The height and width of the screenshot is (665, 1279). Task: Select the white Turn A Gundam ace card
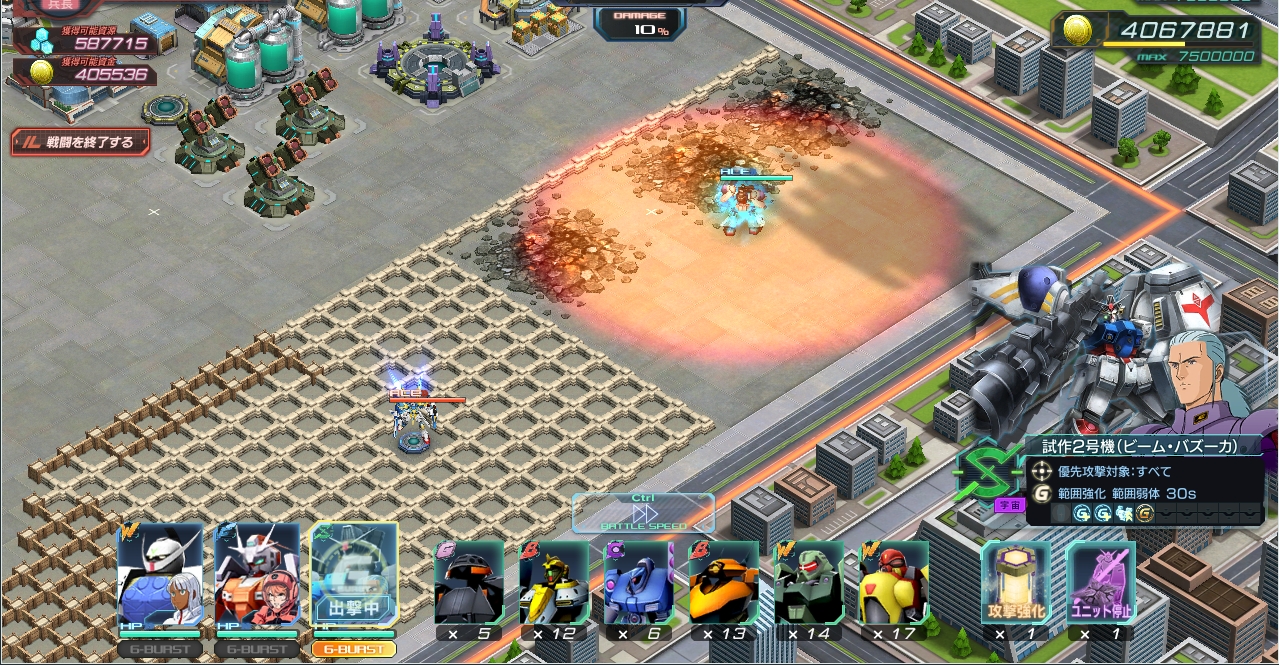160,575
